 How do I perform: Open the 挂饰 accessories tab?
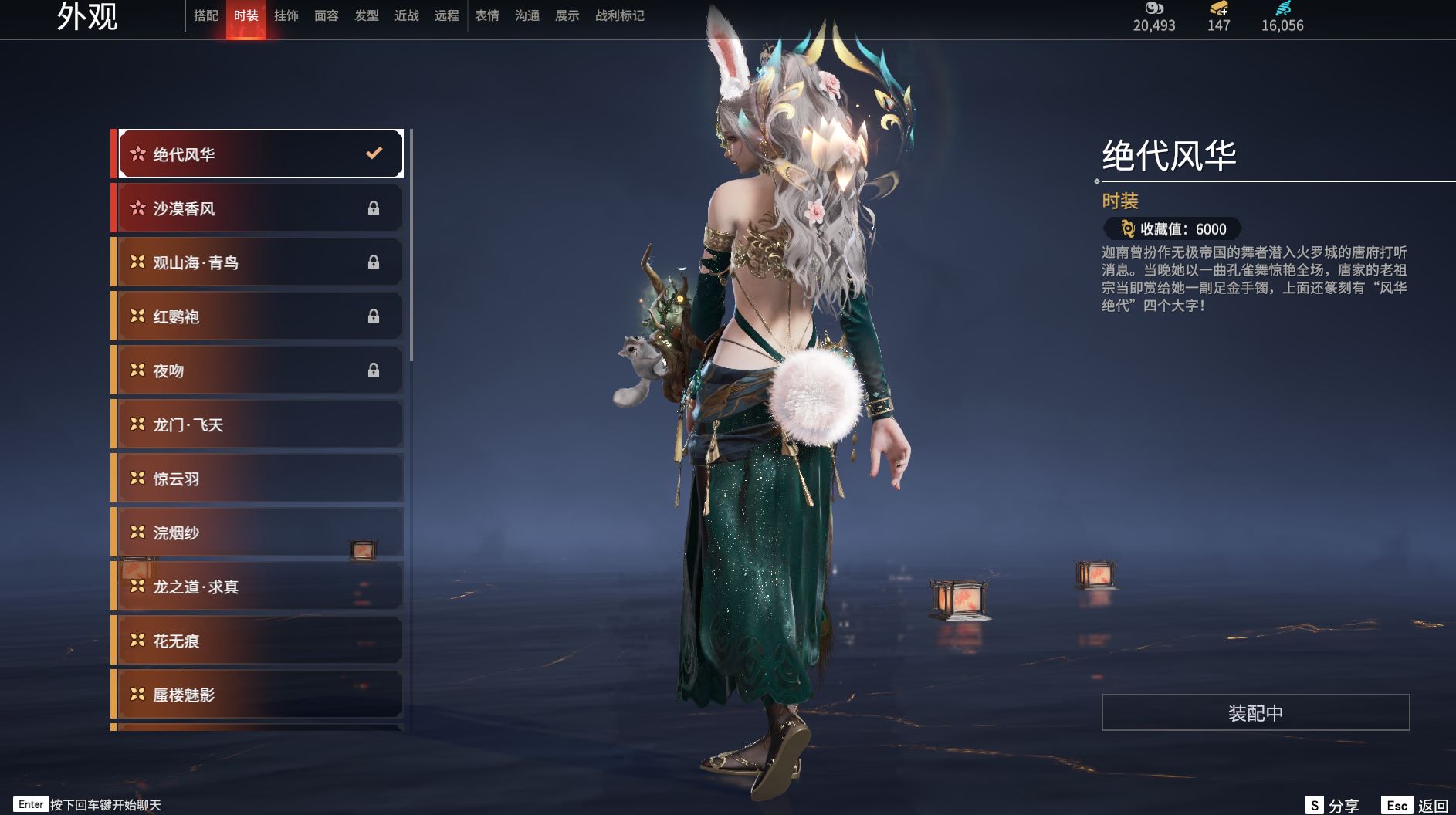pyautogui.click(x=286, y=15)
